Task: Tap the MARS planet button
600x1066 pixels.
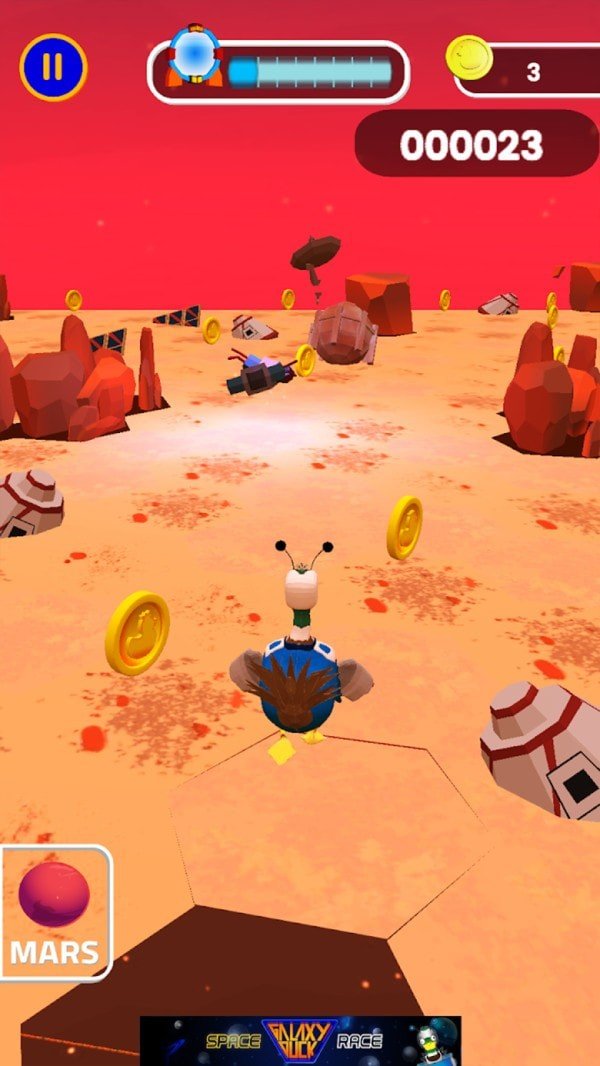Action: tap(55, 912)
